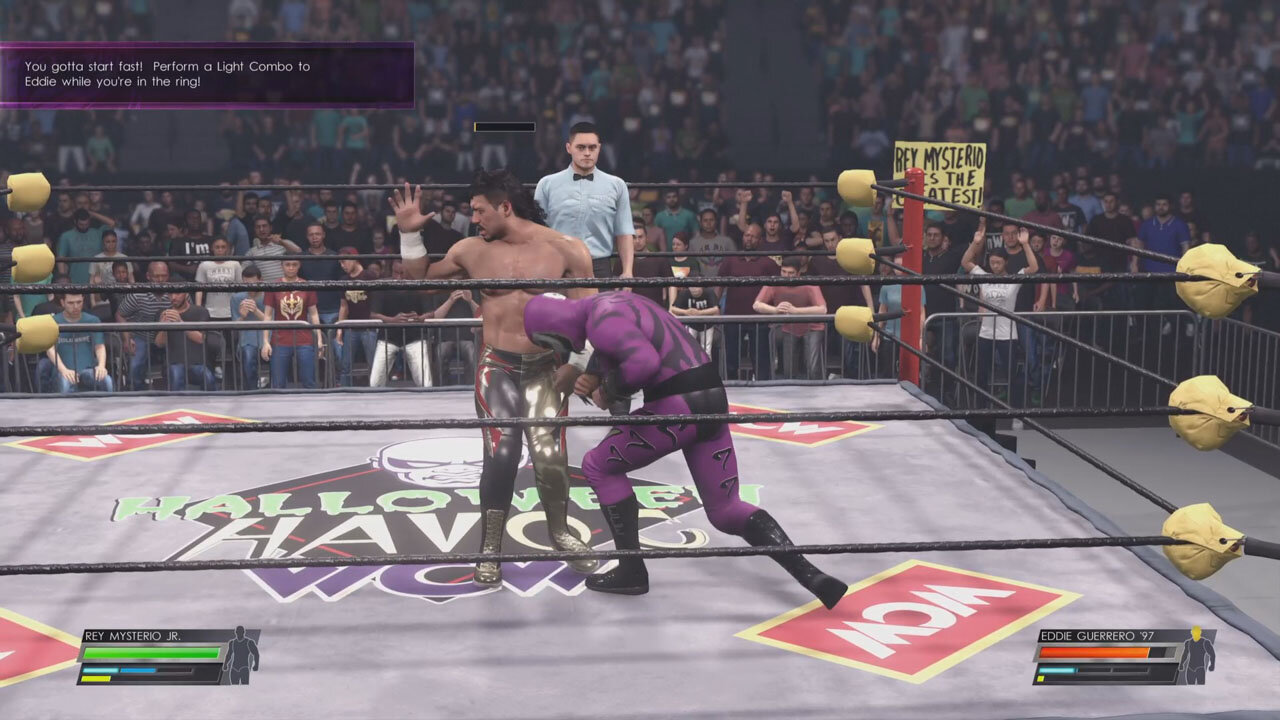Click Eddie Guerrero's orange health bar
This screenshot has height=720, width=1280.
1093,651
